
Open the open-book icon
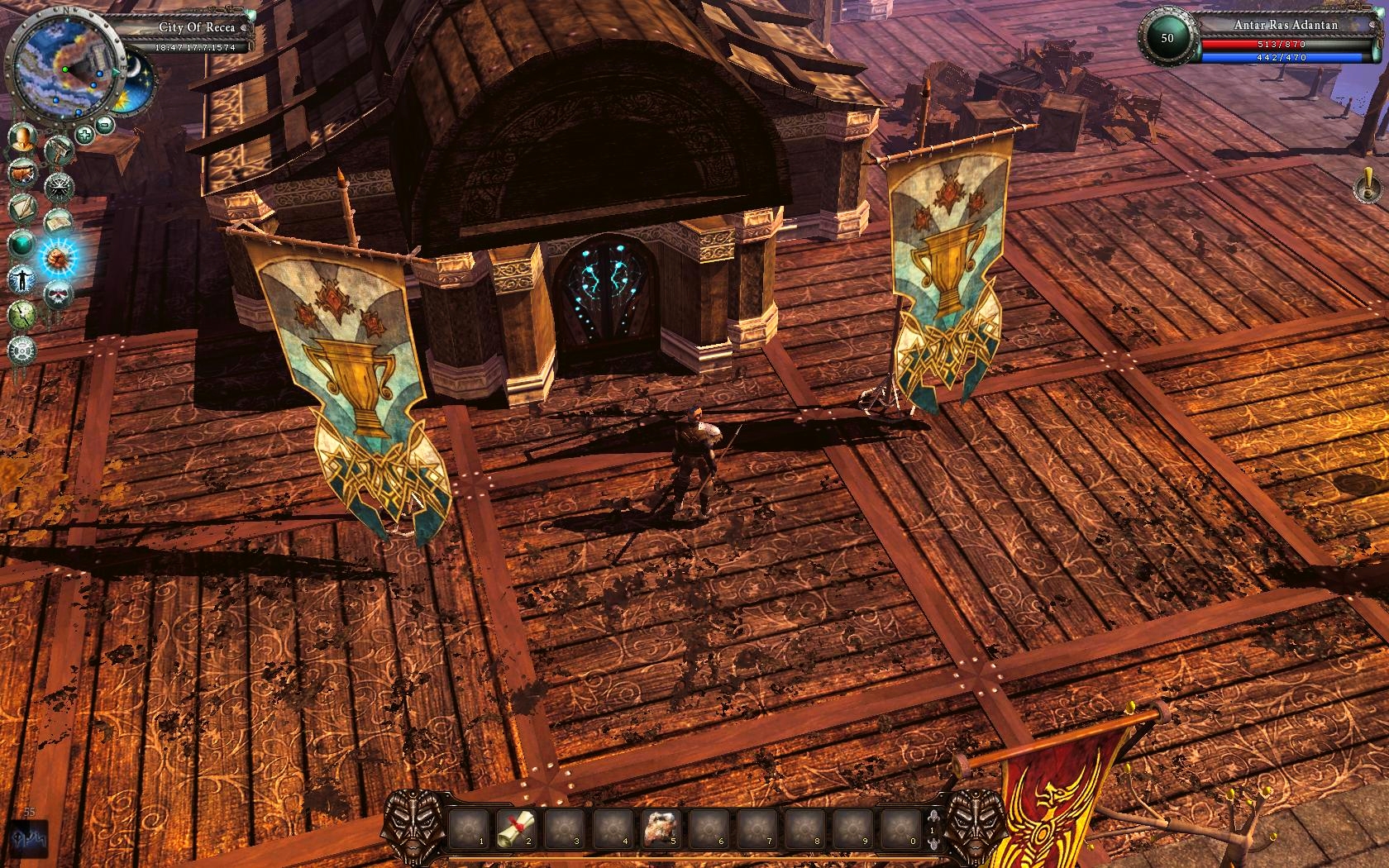click(59, 222)
